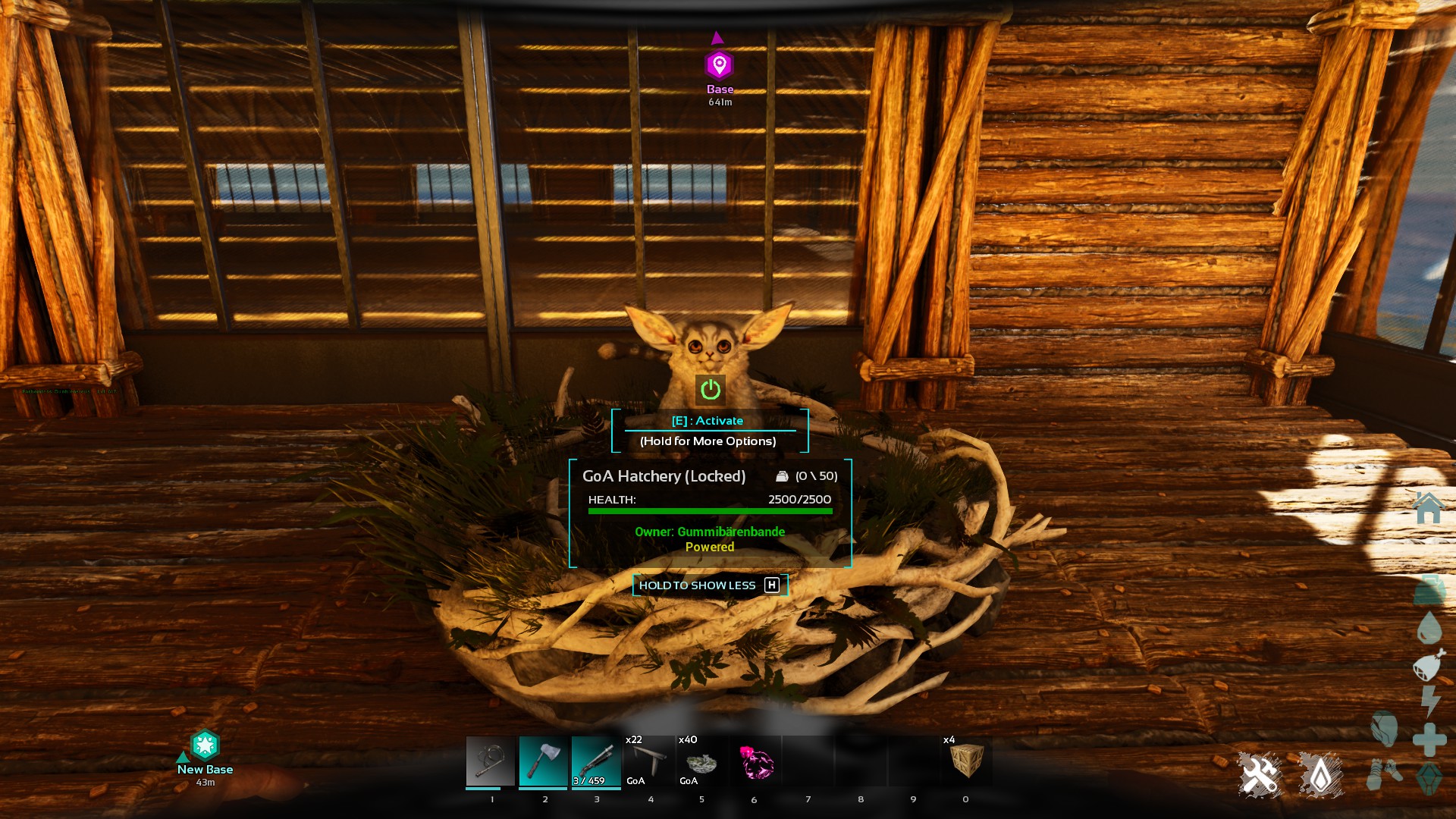This screenshot has width=1456, height=819.
Task: Click the wrench and hammer status icon
Action: [x=1260, y=774]
